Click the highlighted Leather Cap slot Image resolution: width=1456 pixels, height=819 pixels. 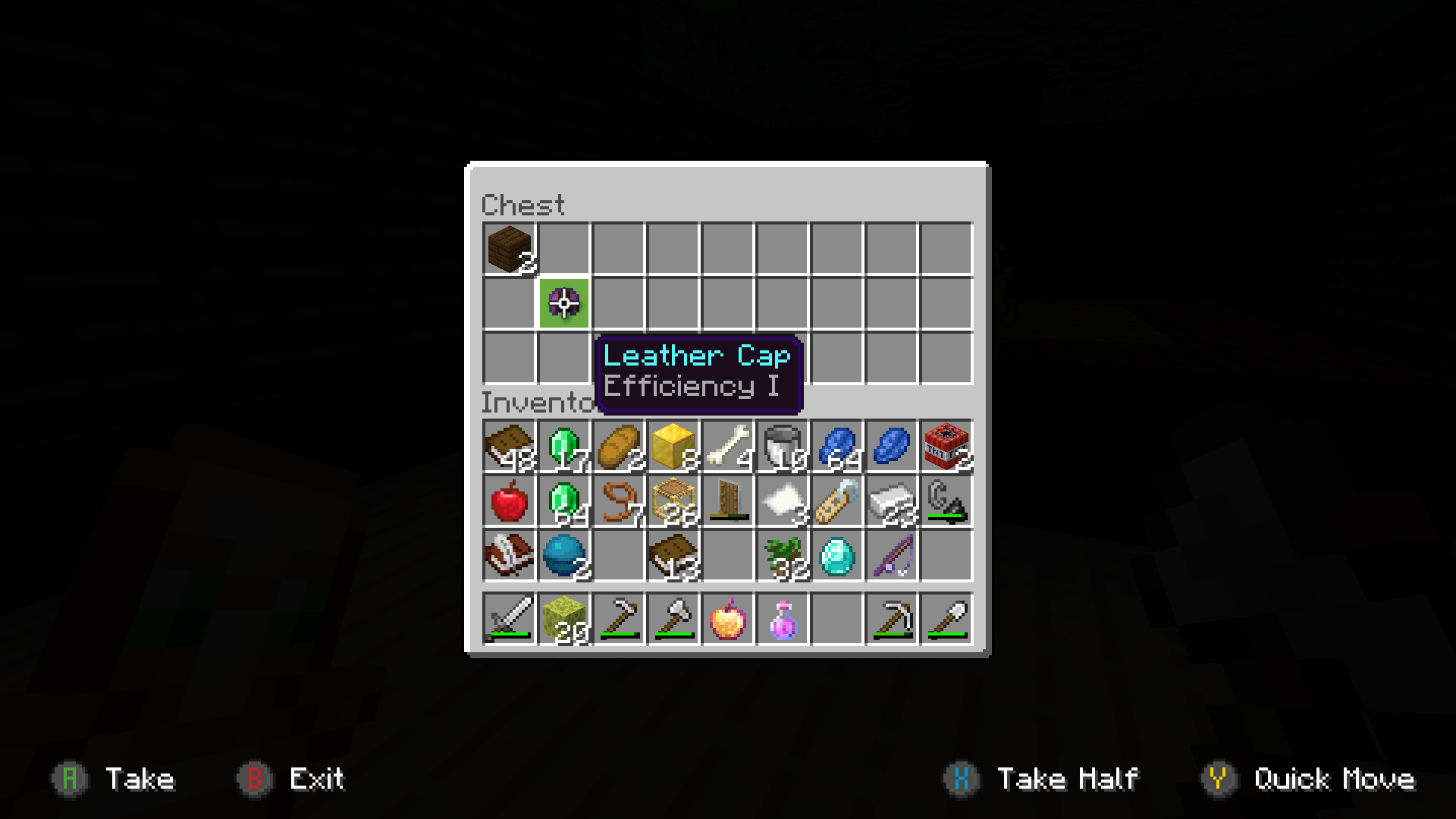coord(565,303)
